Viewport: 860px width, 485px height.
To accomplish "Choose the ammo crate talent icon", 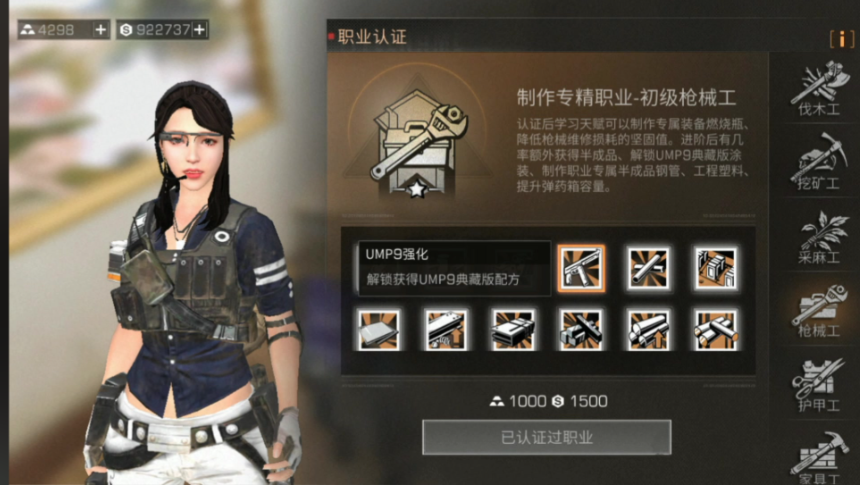I will pyautogui.click(x=716, y=268).
